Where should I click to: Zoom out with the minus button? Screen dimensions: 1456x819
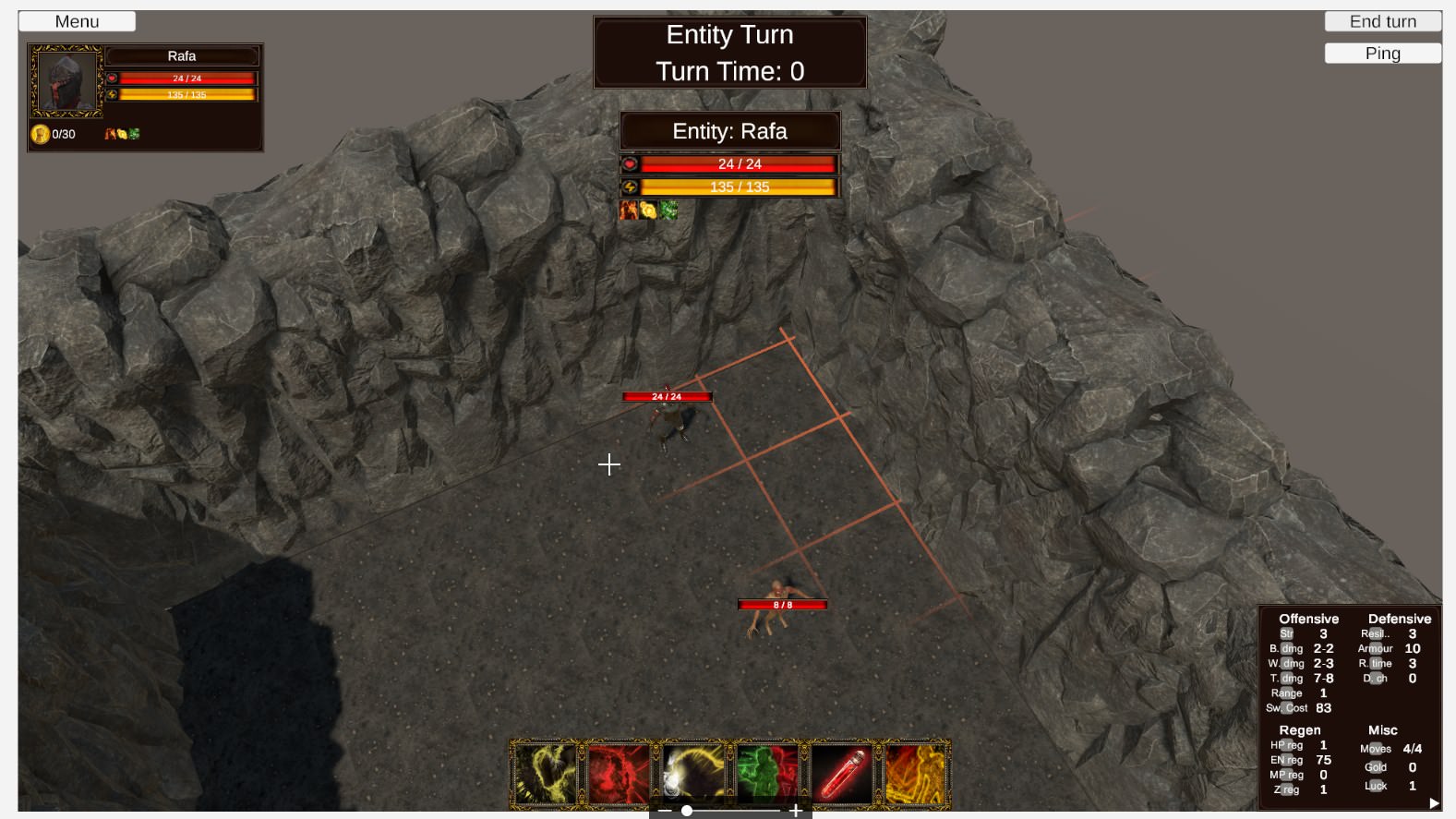665,811
